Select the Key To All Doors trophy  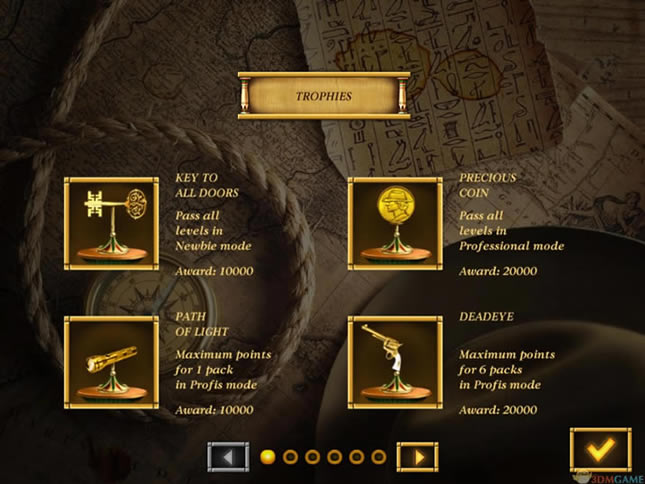pos(111,224)
